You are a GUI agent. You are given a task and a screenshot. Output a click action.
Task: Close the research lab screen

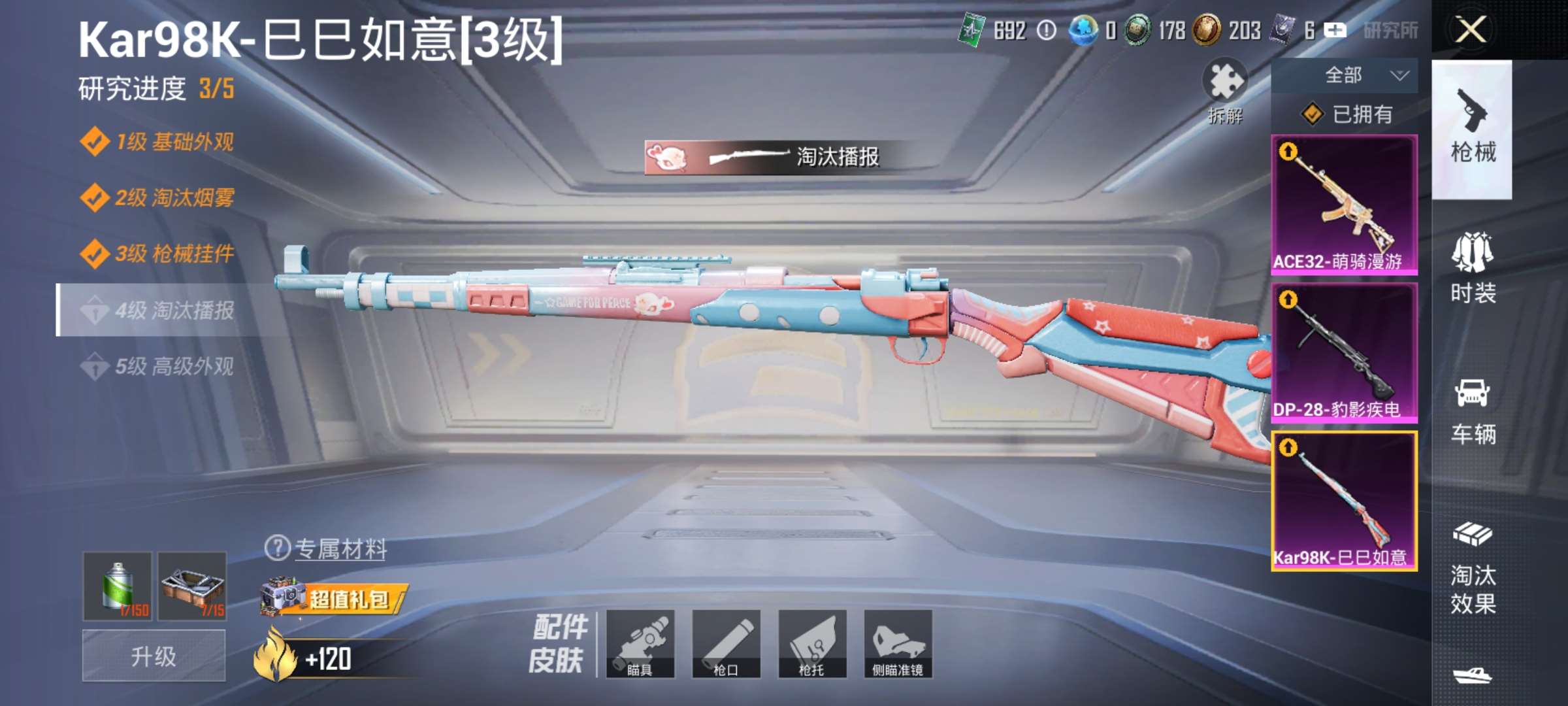(1471, 30)
